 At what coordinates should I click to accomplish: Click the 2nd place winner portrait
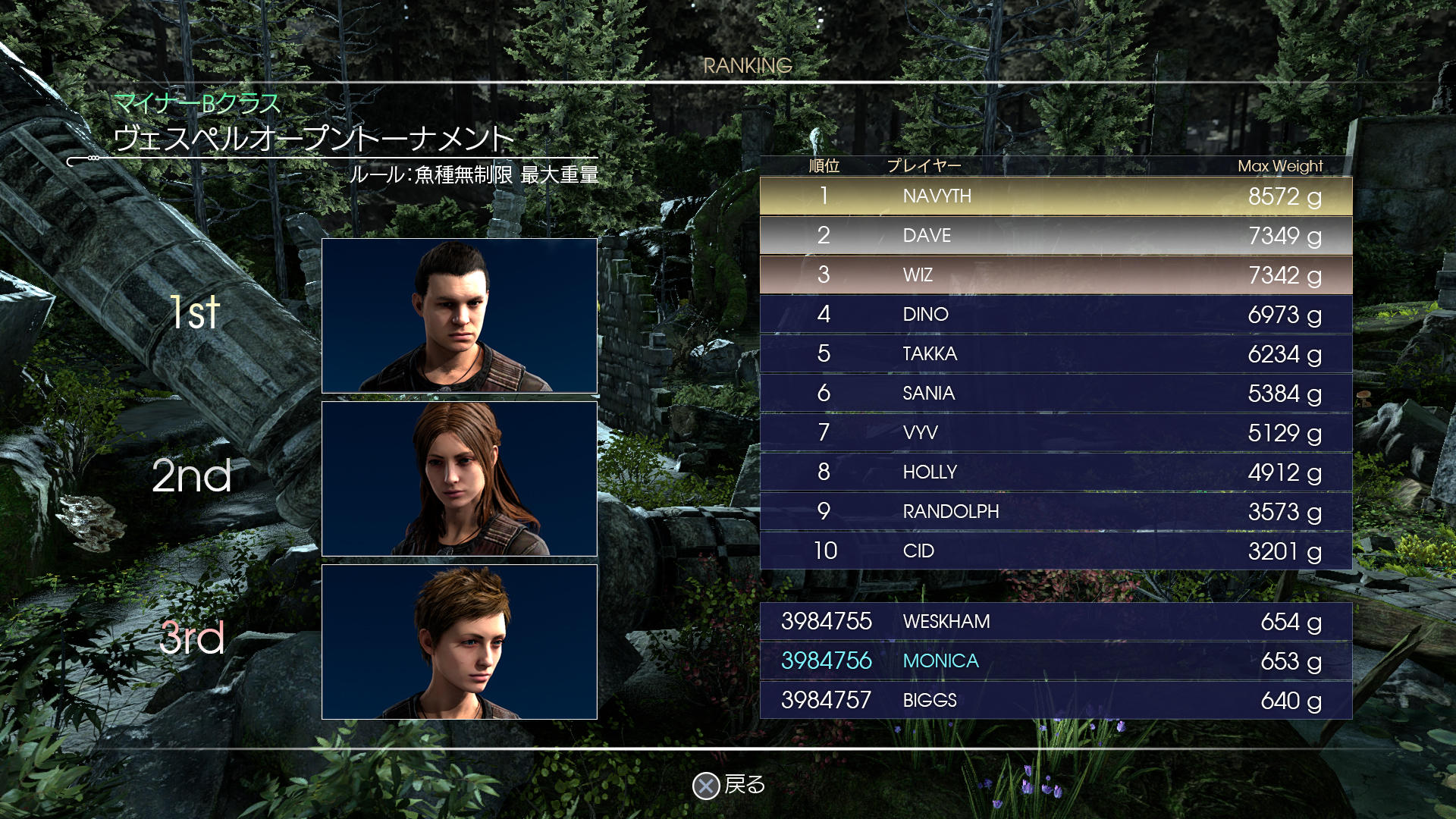460,479
